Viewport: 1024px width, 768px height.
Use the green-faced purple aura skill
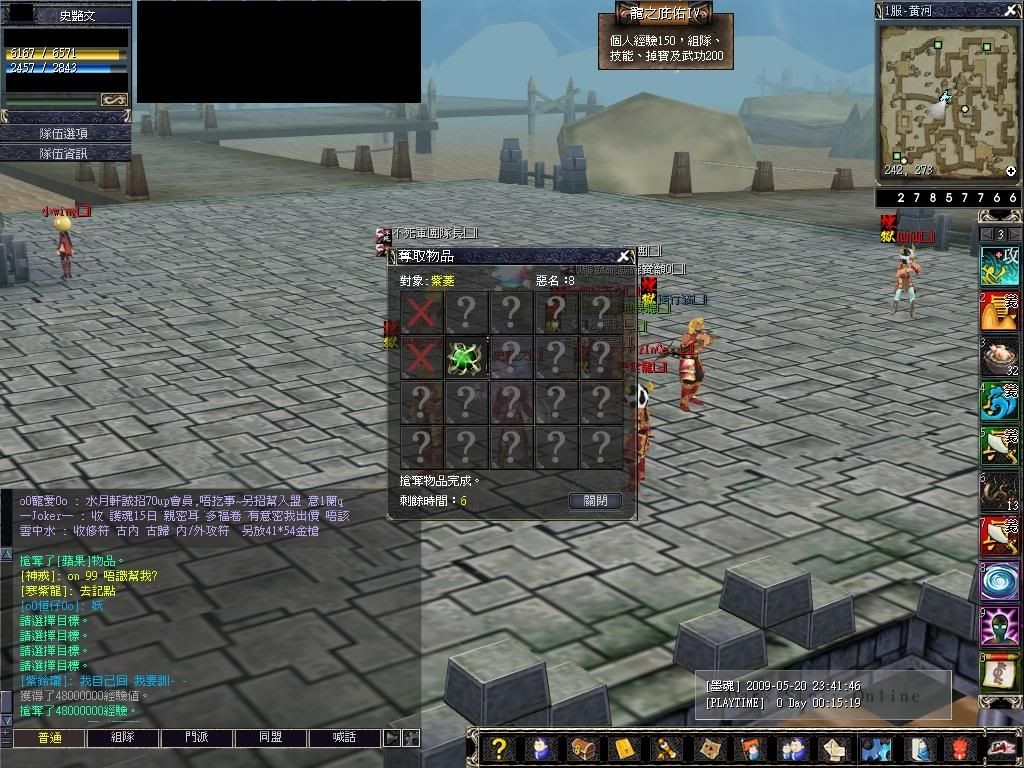(999, 626)
